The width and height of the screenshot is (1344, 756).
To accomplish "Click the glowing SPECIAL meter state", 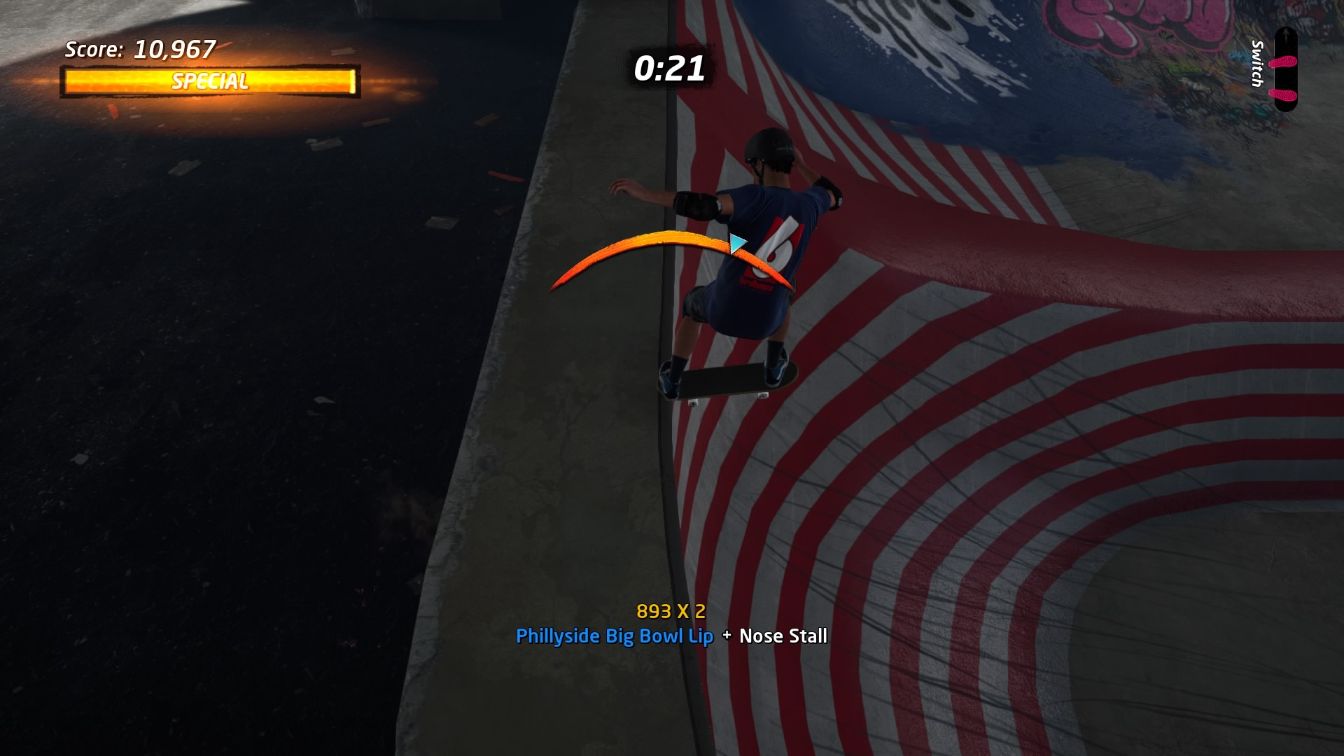I will (x=211, y=82).
